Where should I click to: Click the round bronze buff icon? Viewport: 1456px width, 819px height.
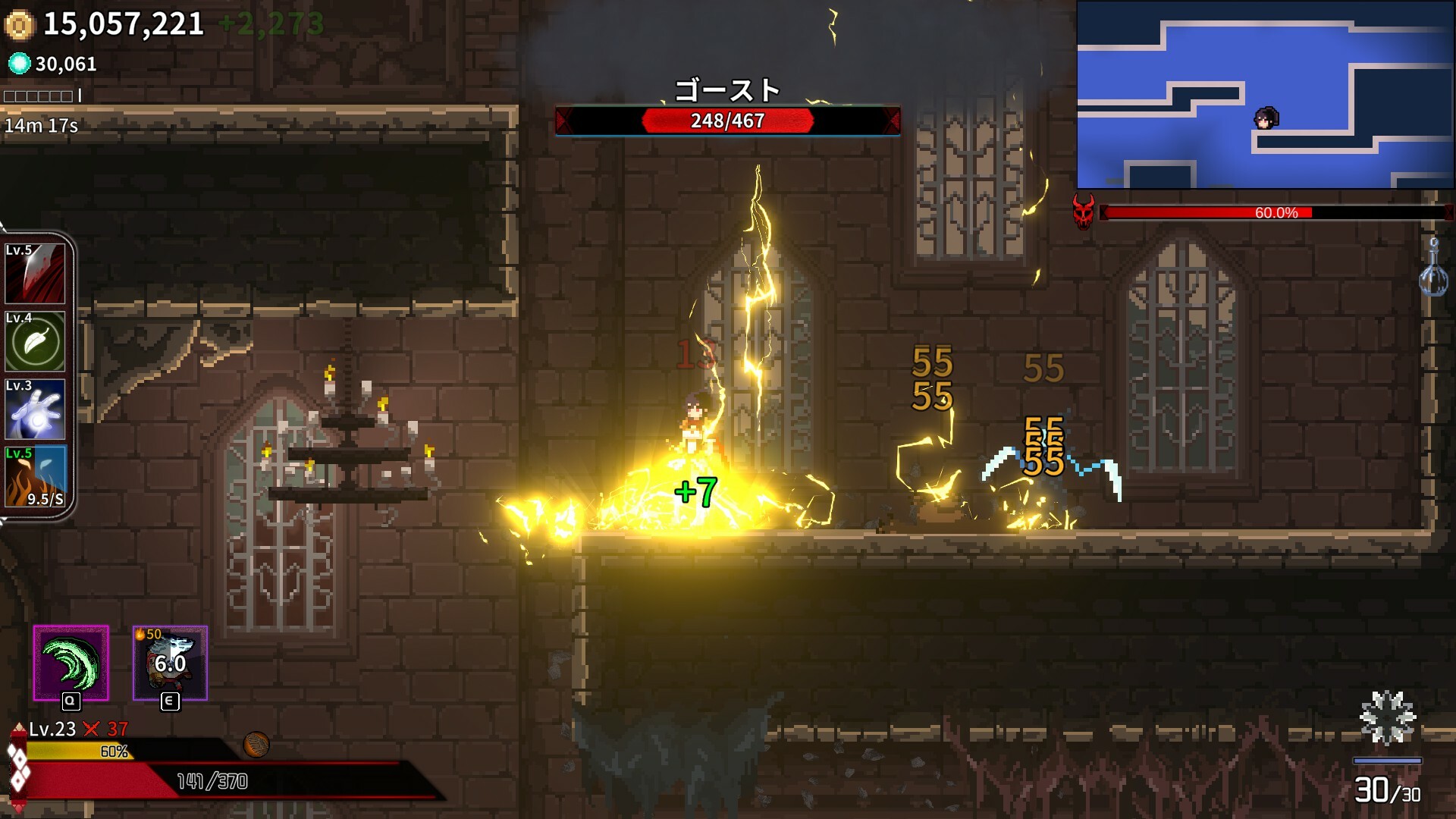[x=256, y=745]
